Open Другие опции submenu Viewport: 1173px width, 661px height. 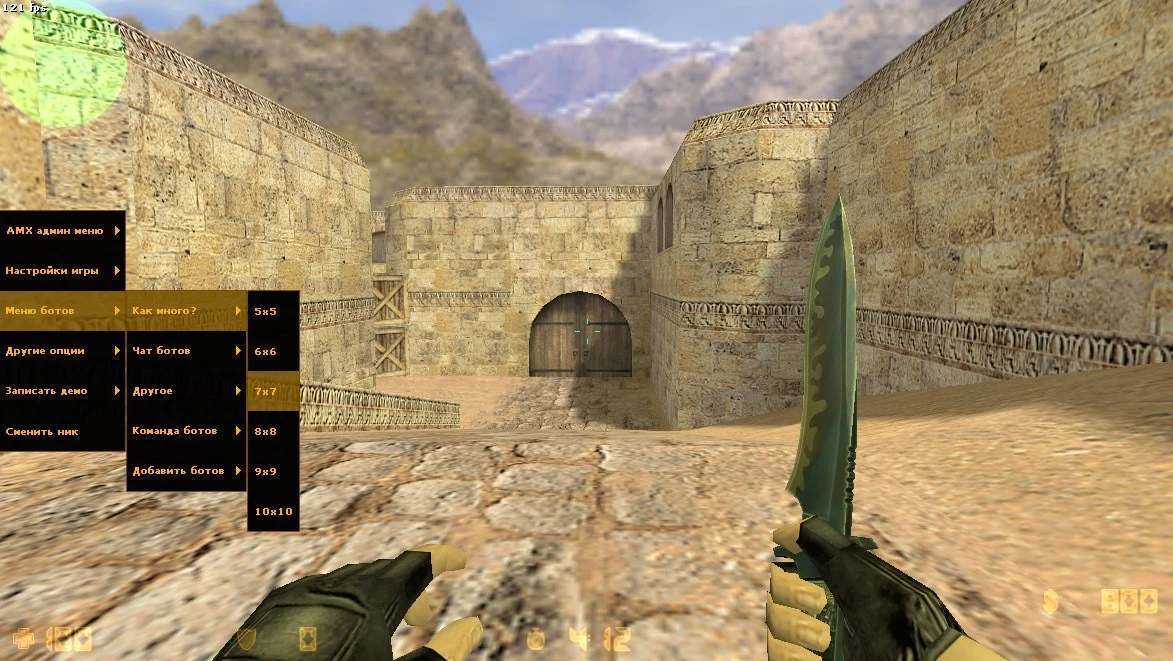tap(62, 351)
